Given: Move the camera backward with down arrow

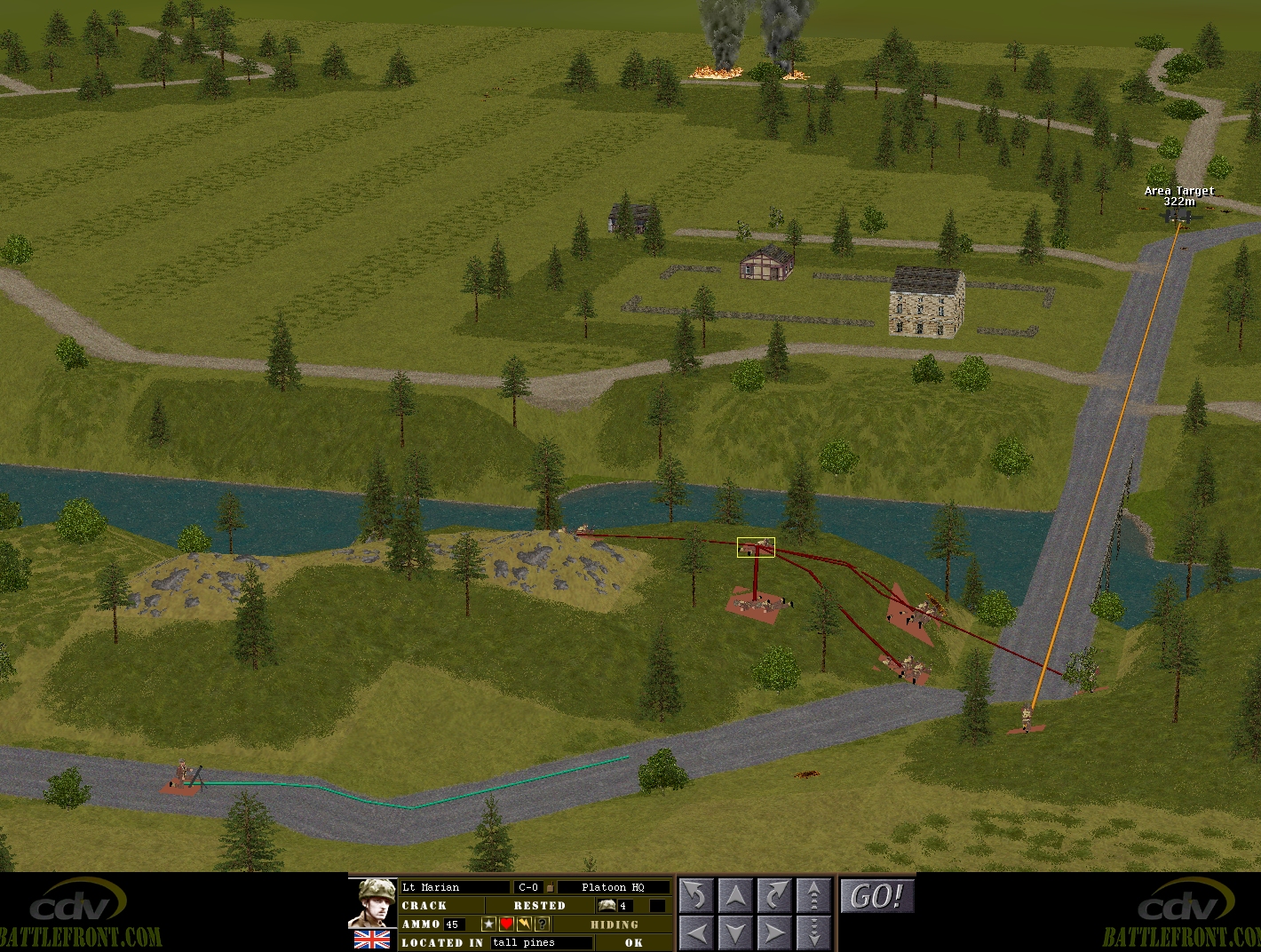Looking at the screenshot, I should coord(735,932).
